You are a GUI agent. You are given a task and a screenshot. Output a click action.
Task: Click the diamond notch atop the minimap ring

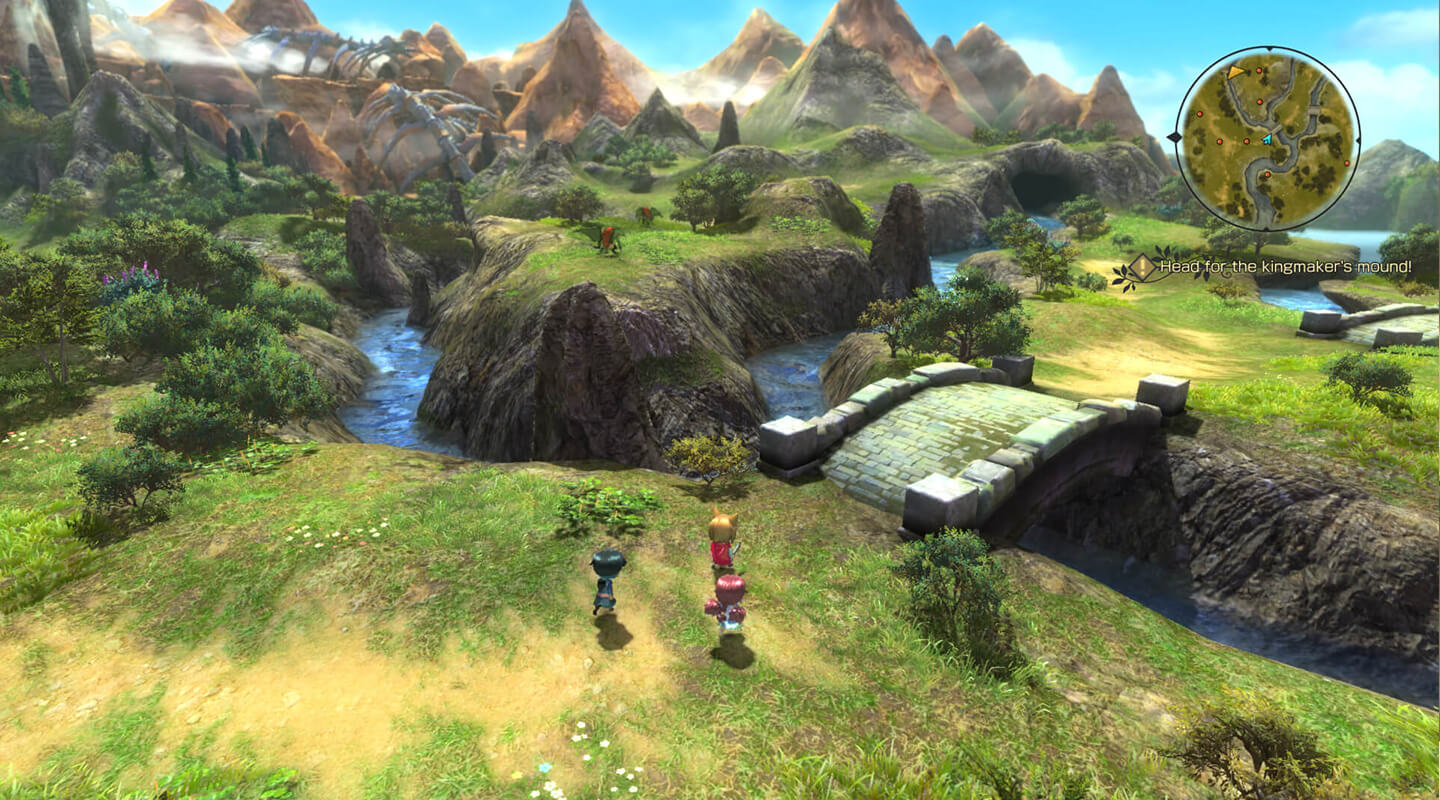point(1269,47)
